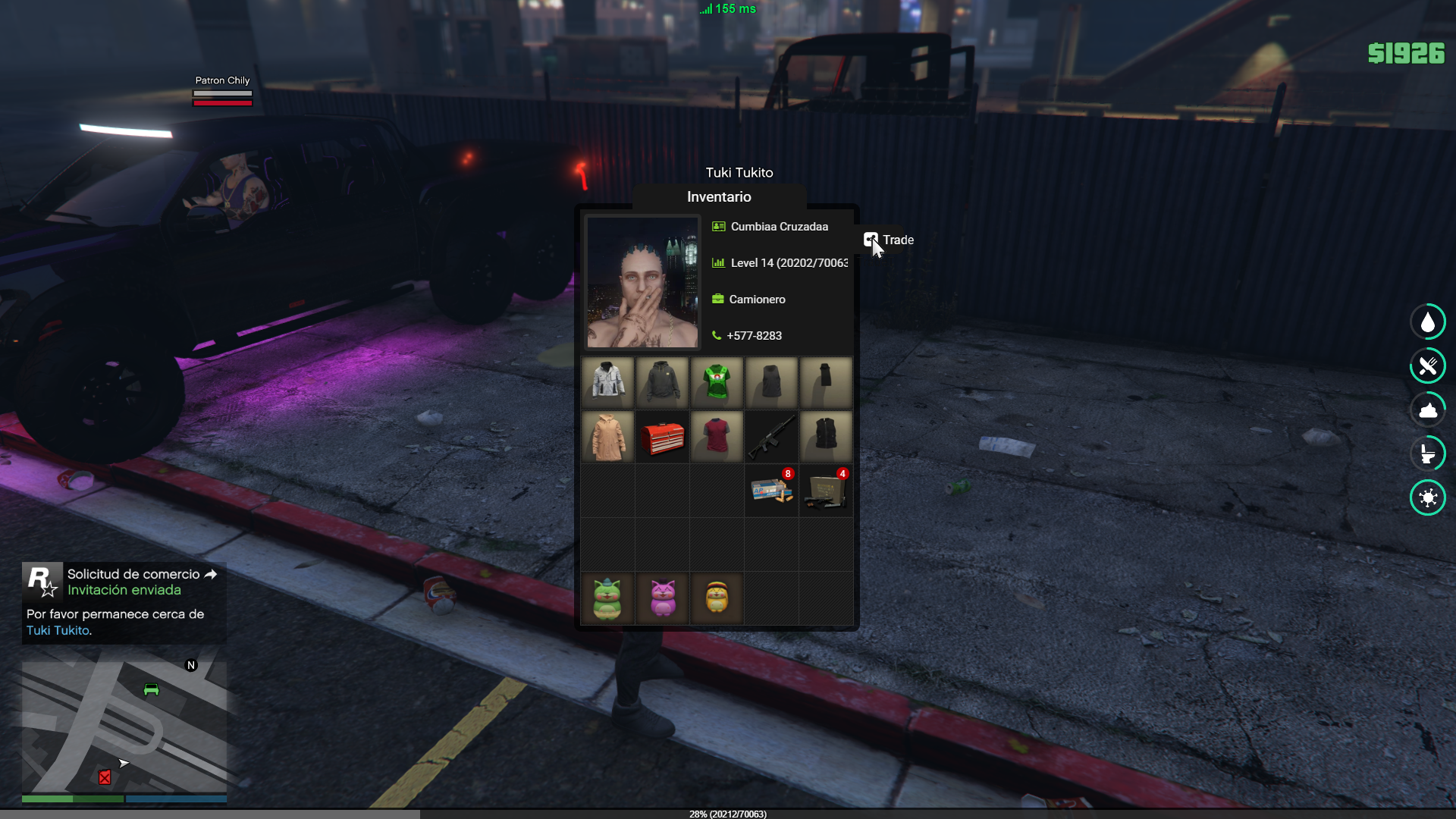Image resolution: width=1456 pixels, height=819 pixels.
Task: Open the minimap
Action: click(124, 728)
